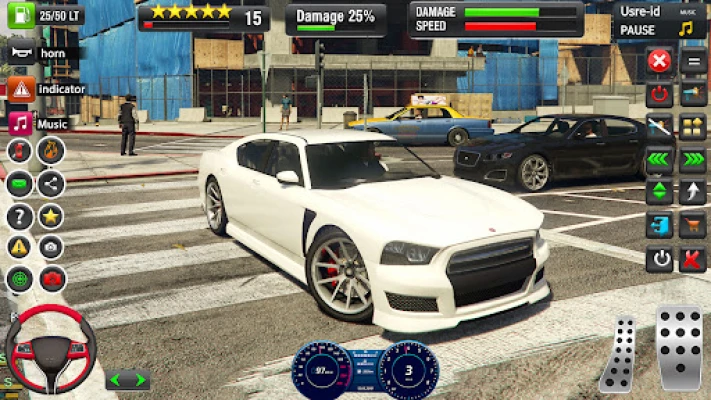Tap the red power icon button

tap(659, 95)
